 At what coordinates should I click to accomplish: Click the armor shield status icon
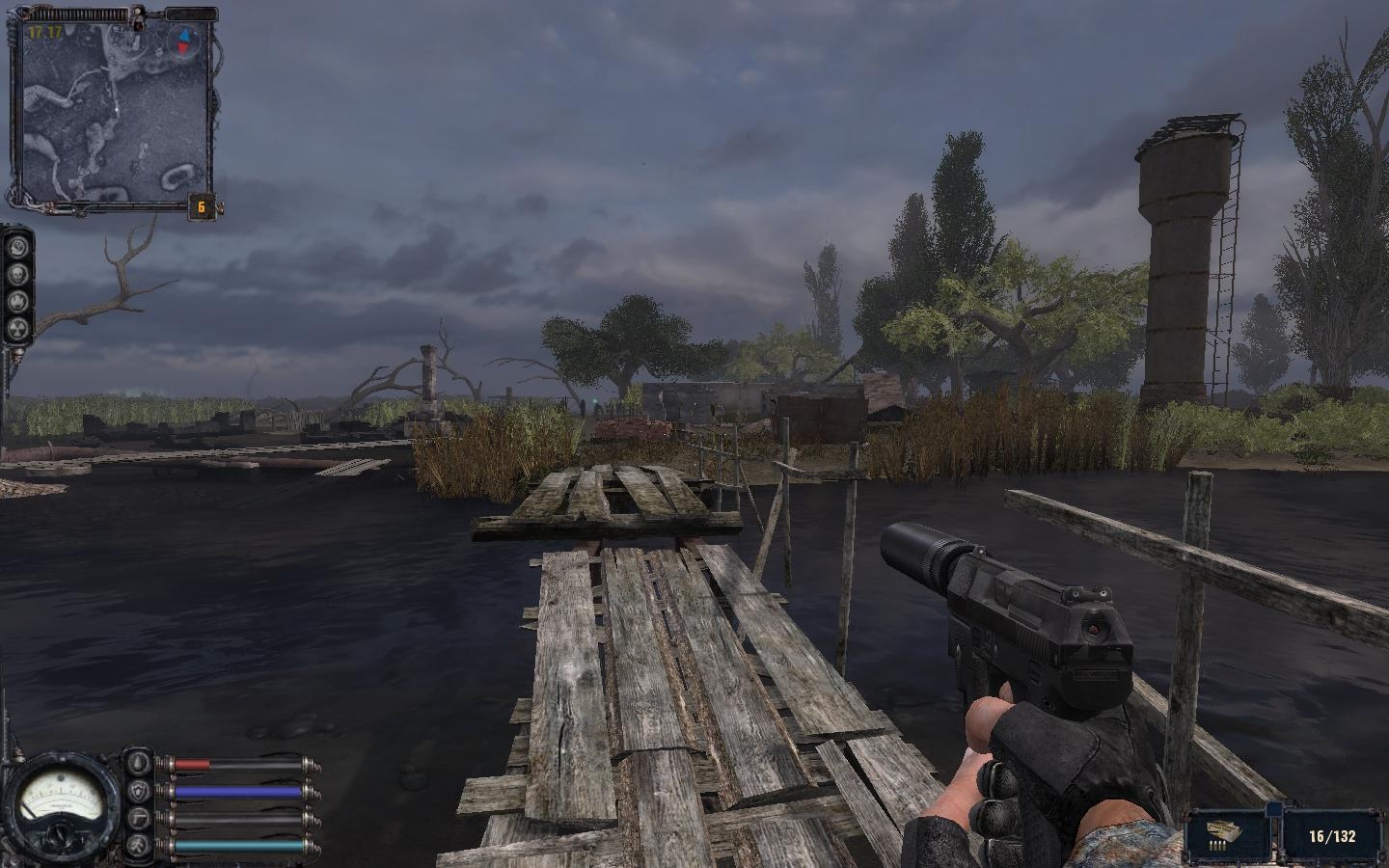click(x=137, y=790)
